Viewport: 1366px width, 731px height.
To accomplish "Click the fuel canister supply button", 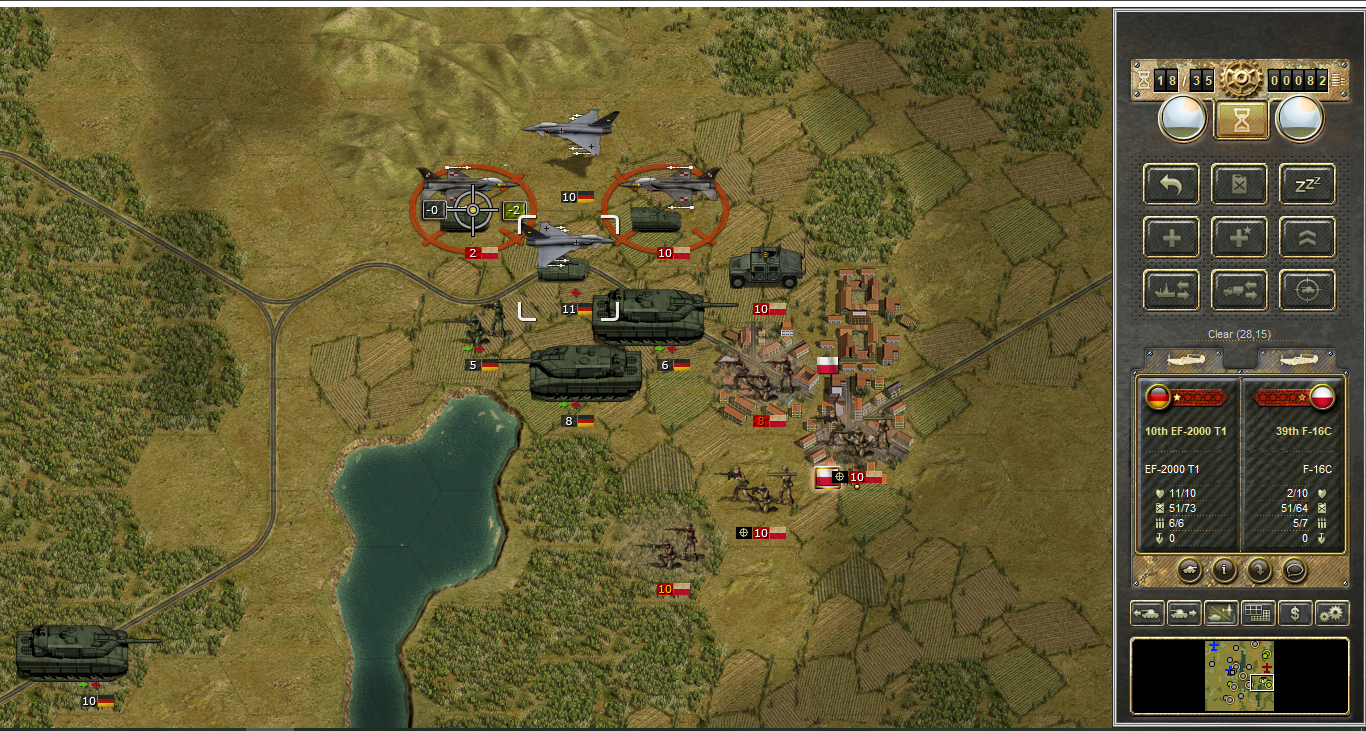I will (1240, 184).
